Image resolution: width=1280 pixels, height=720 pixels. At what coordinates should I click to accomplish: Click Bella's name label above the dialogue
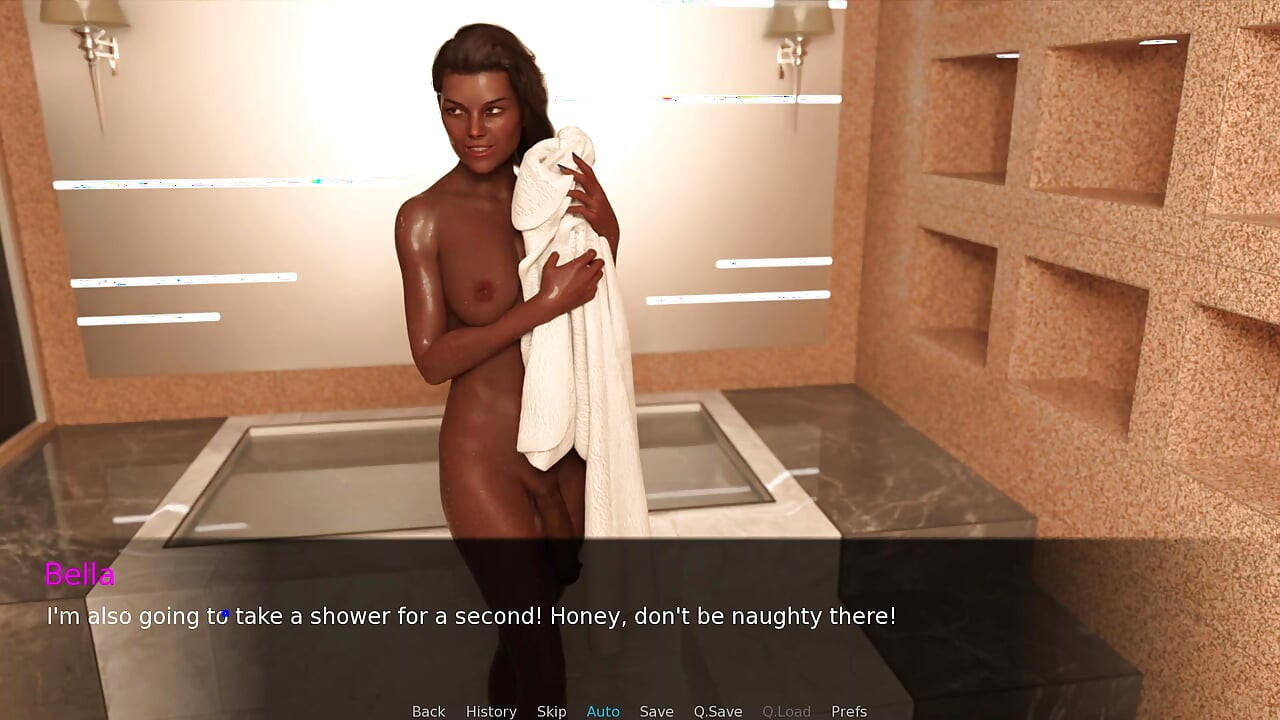pyautogui.click(x=79, y=575)
